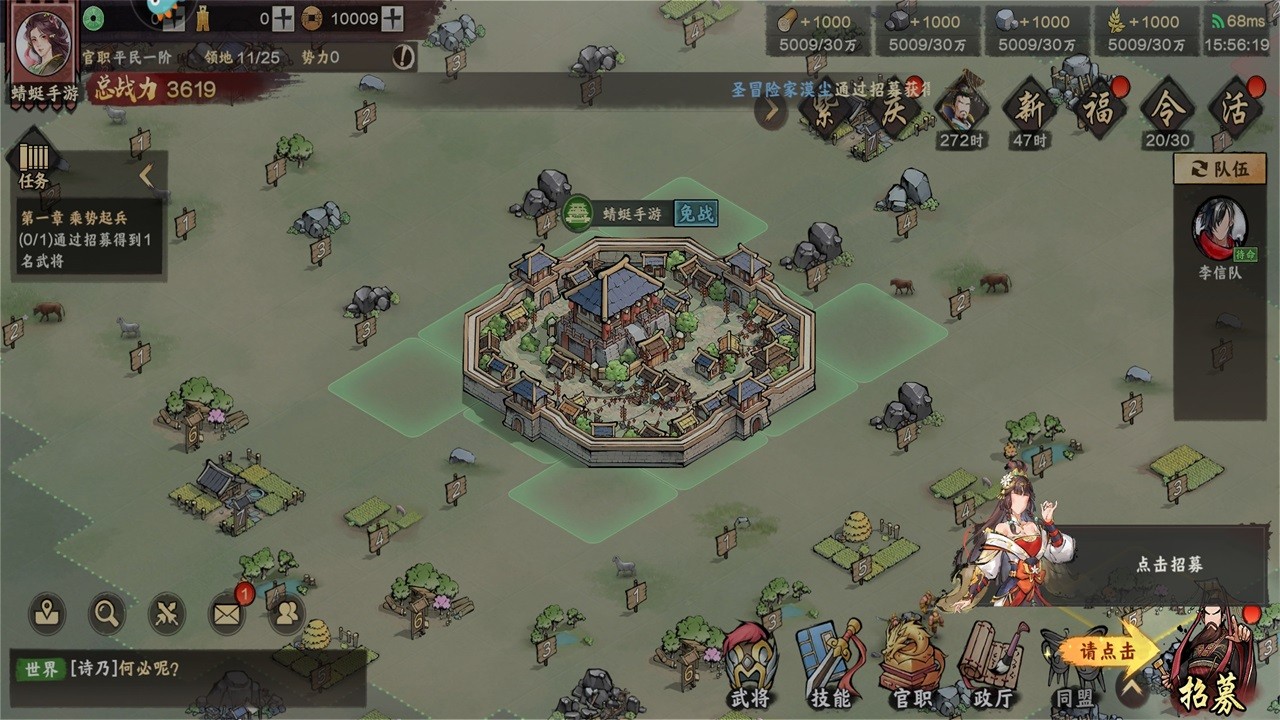Tap the exclamation info icon
1280x720 pixels.
pos(402,57)
